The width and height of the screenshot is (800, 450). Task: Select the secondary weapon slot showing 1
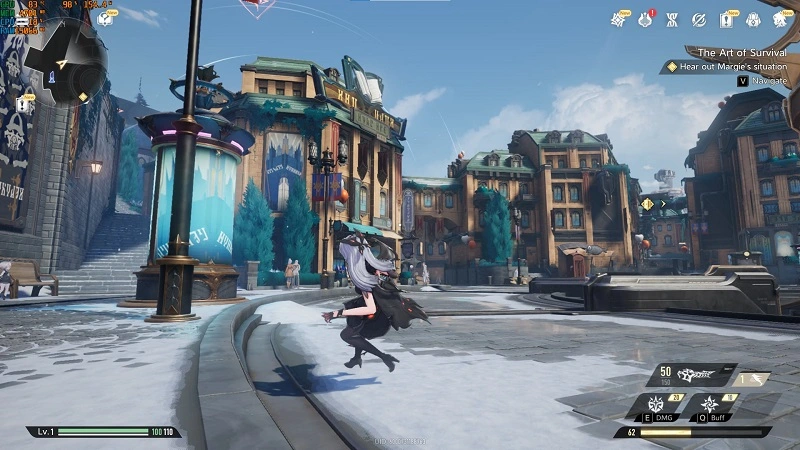[x=752, y=378]
